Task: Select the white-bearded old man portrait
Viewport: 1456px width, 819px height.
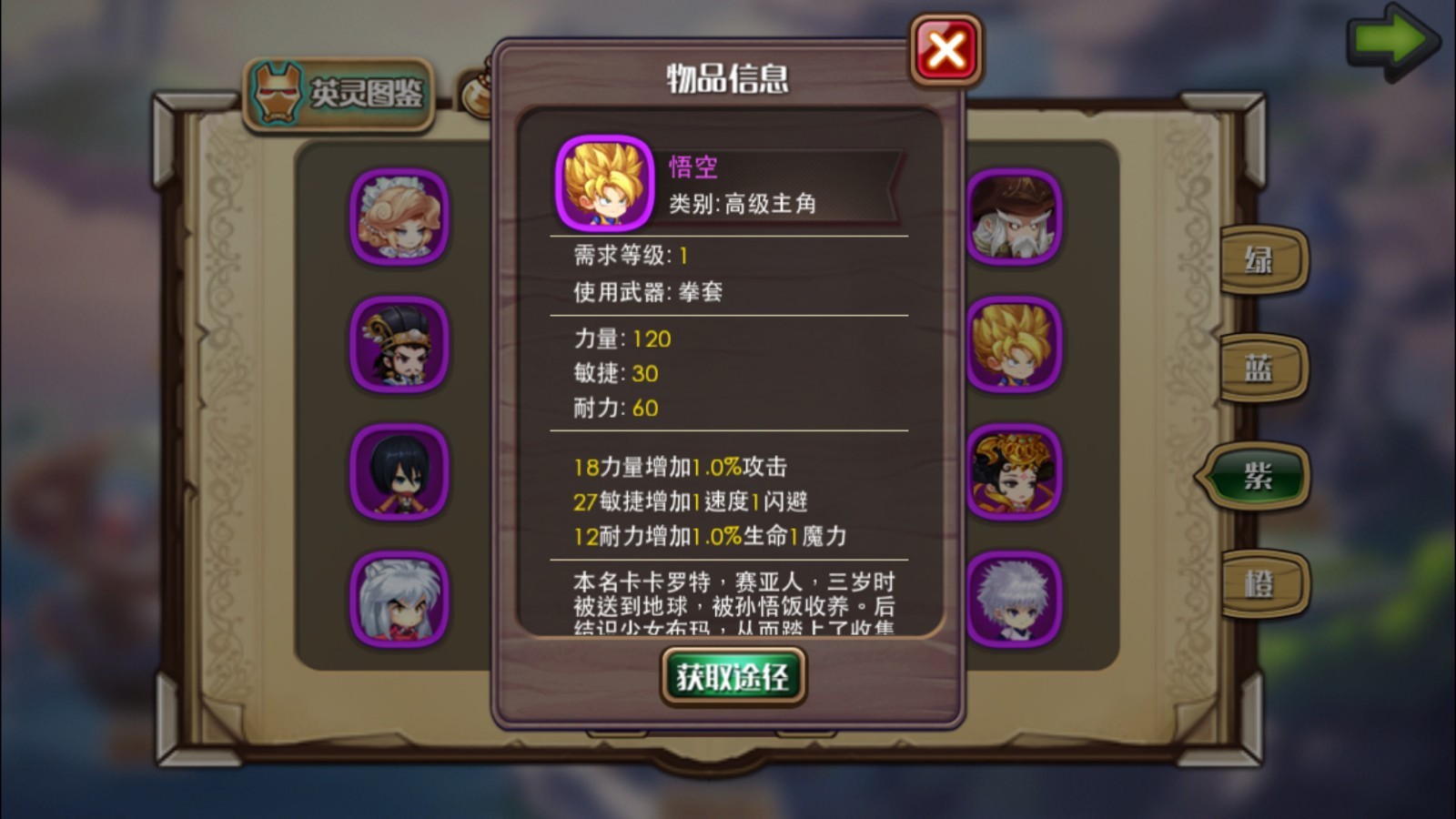Action: tap(1014, 217)
